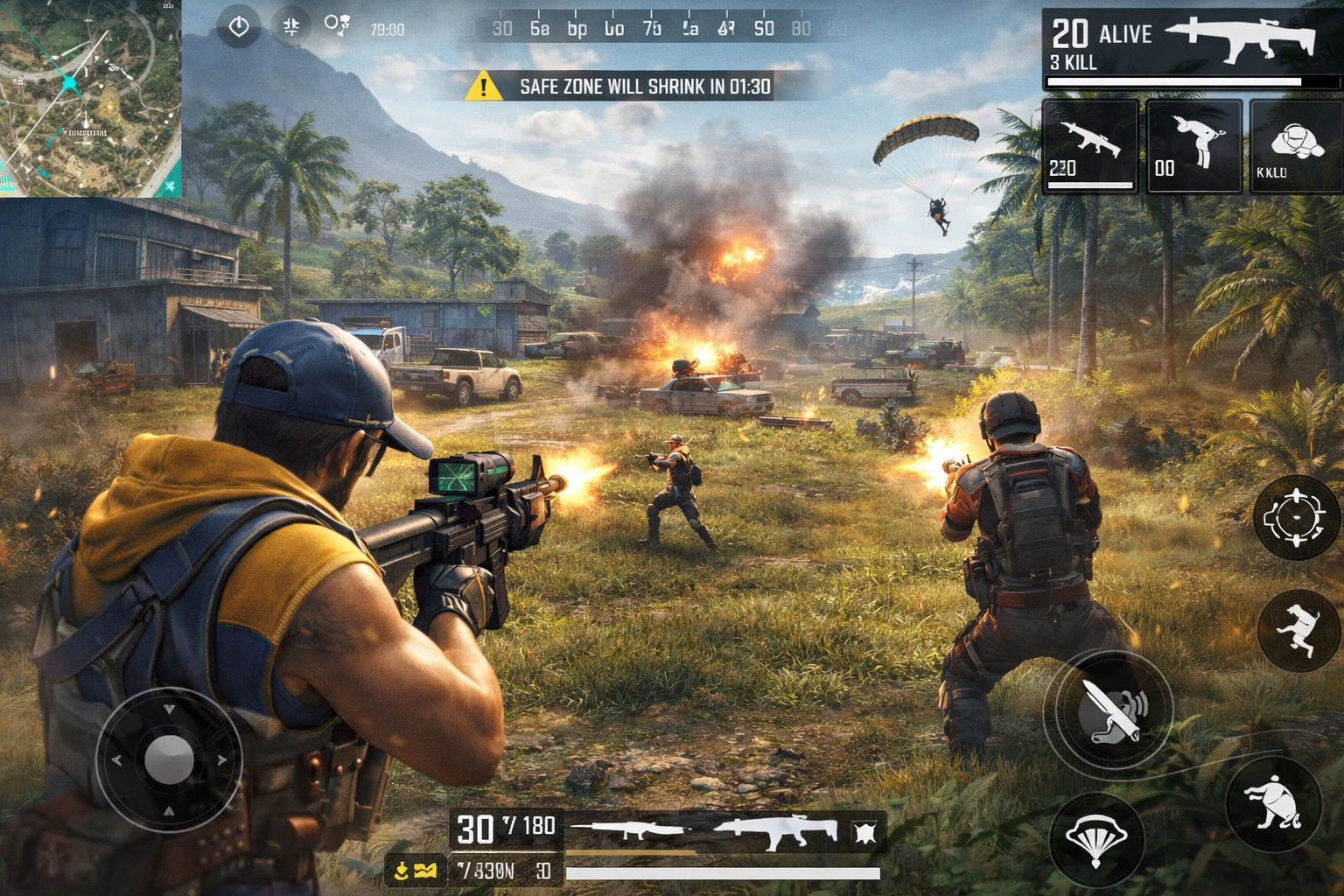The height and width of the screenshot is (896, 1344).
Task: Switch to the pistol slot
Action: click(x=1193, y=145)
